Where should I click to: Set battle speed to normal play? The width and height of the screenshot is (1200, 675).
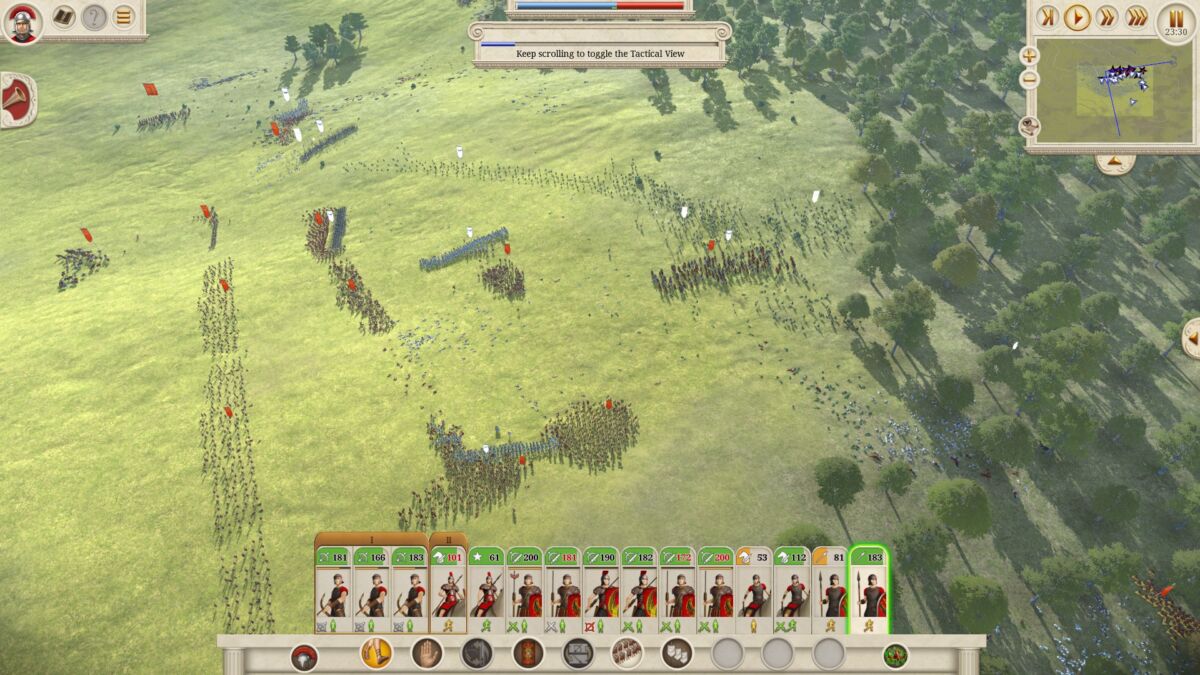1077,17
